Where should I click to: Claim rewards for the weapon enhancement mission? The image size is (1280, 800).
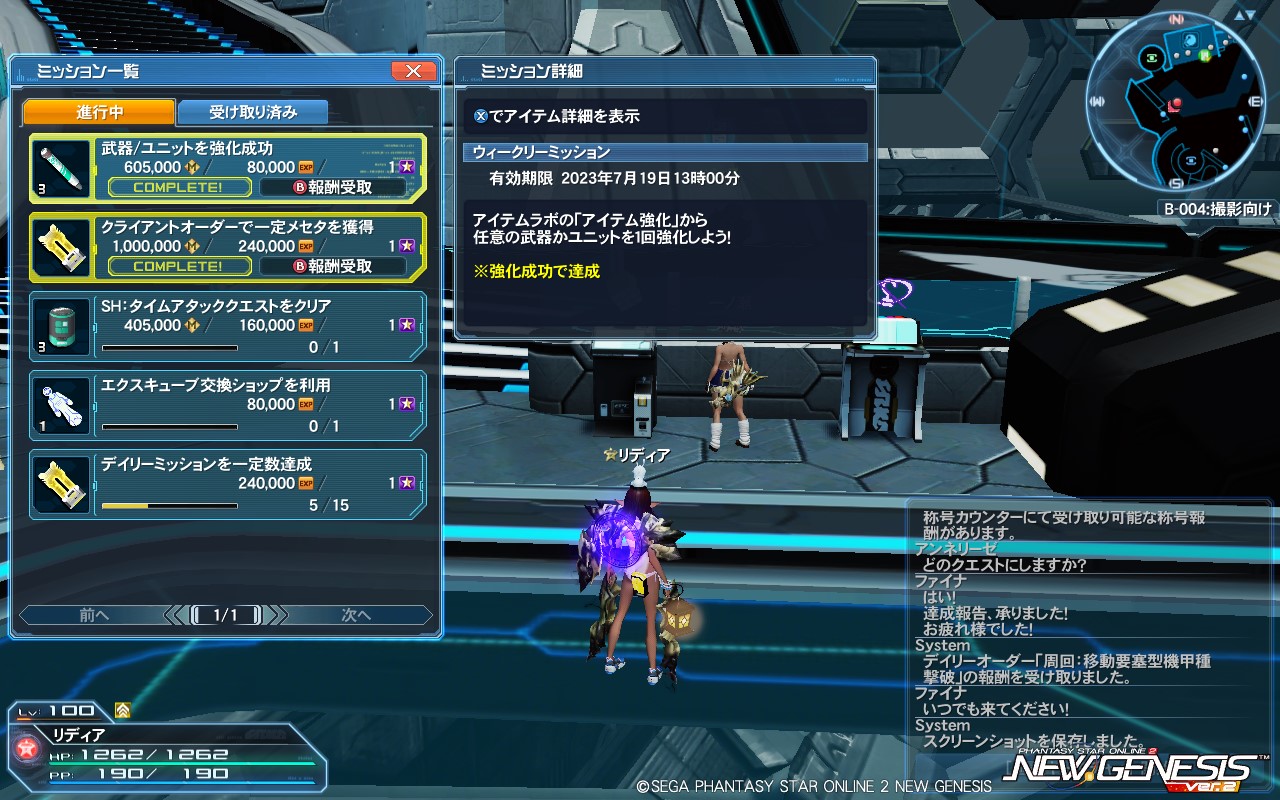pos(333,187)
